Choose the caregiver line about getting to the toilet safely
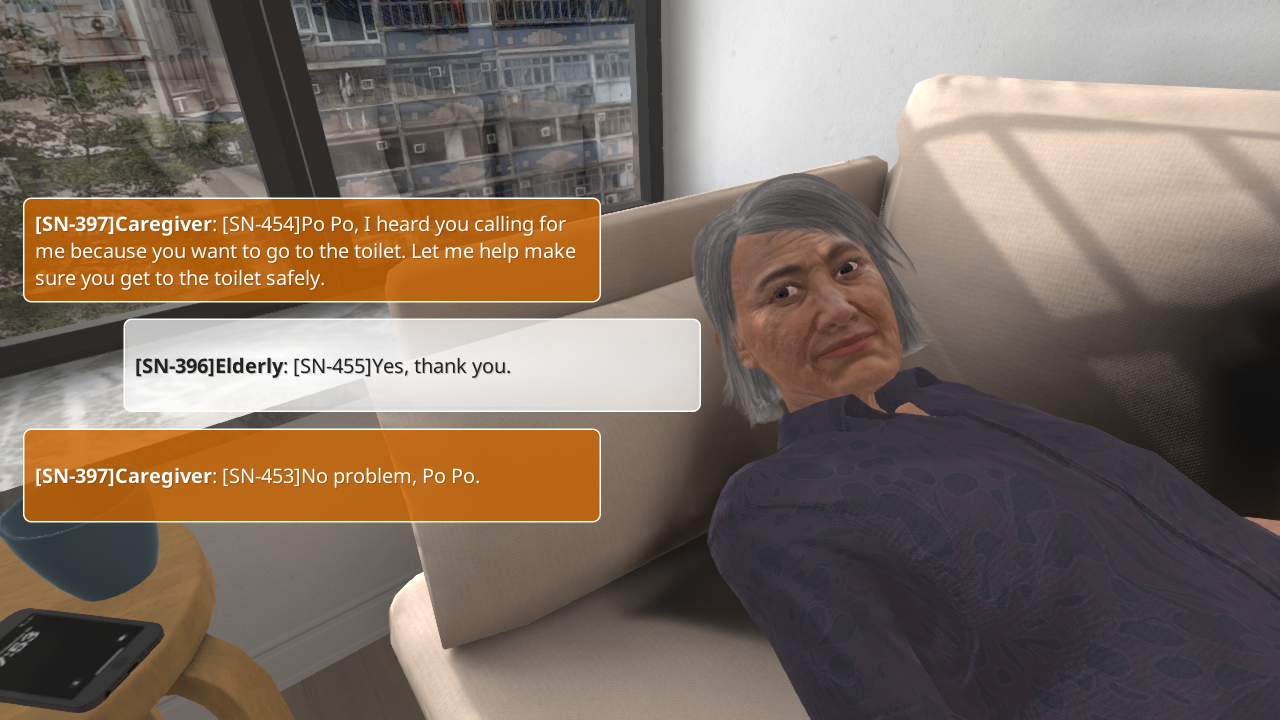 point(311,251)
